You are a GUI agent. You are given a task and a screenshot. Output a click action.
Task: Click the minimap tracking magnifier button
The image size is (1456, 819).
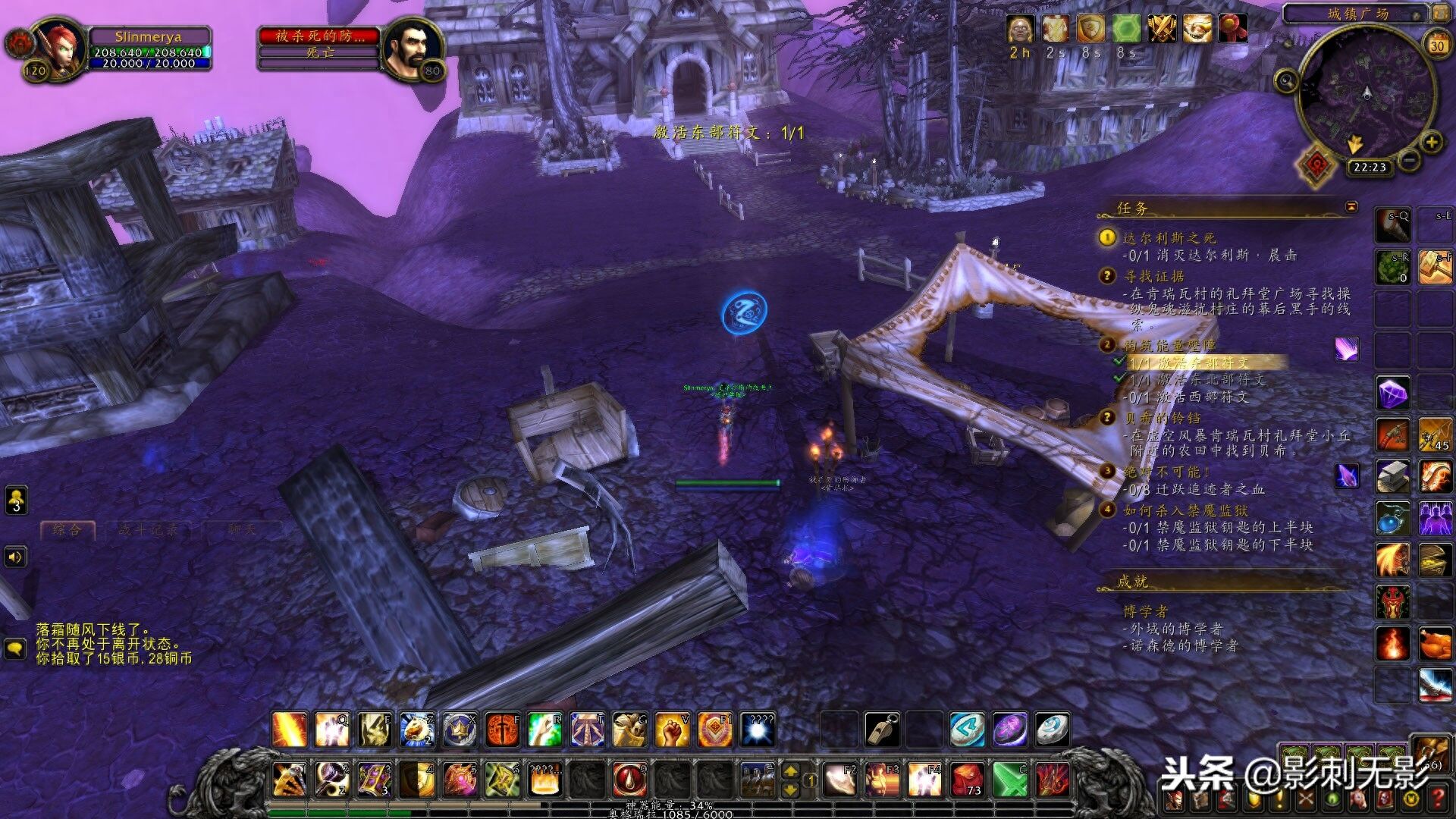click(1285, 80)
